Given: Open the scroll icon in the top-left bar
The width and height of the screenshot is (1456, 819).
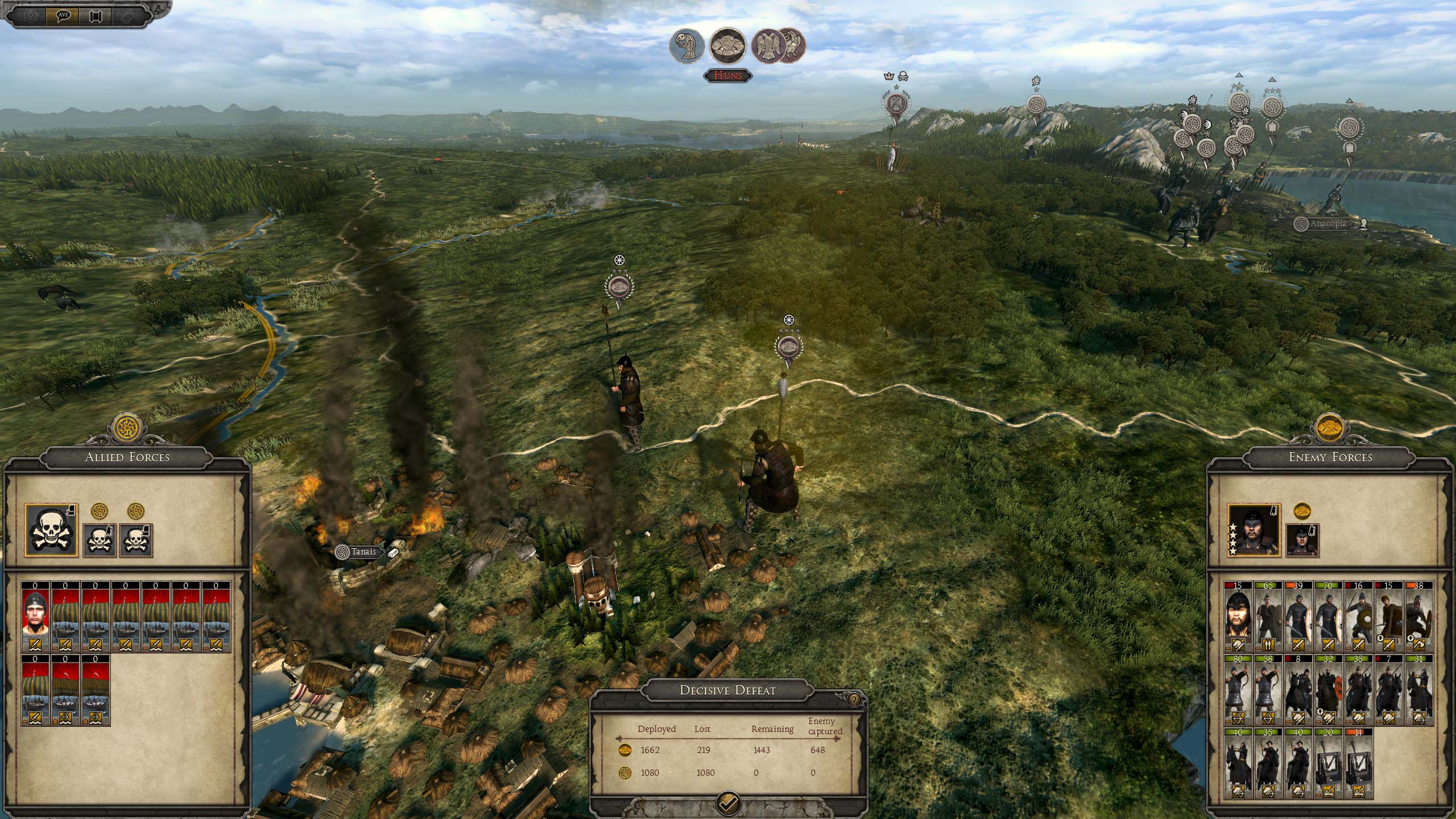Looking at the screenshot, I should (96, 15).
